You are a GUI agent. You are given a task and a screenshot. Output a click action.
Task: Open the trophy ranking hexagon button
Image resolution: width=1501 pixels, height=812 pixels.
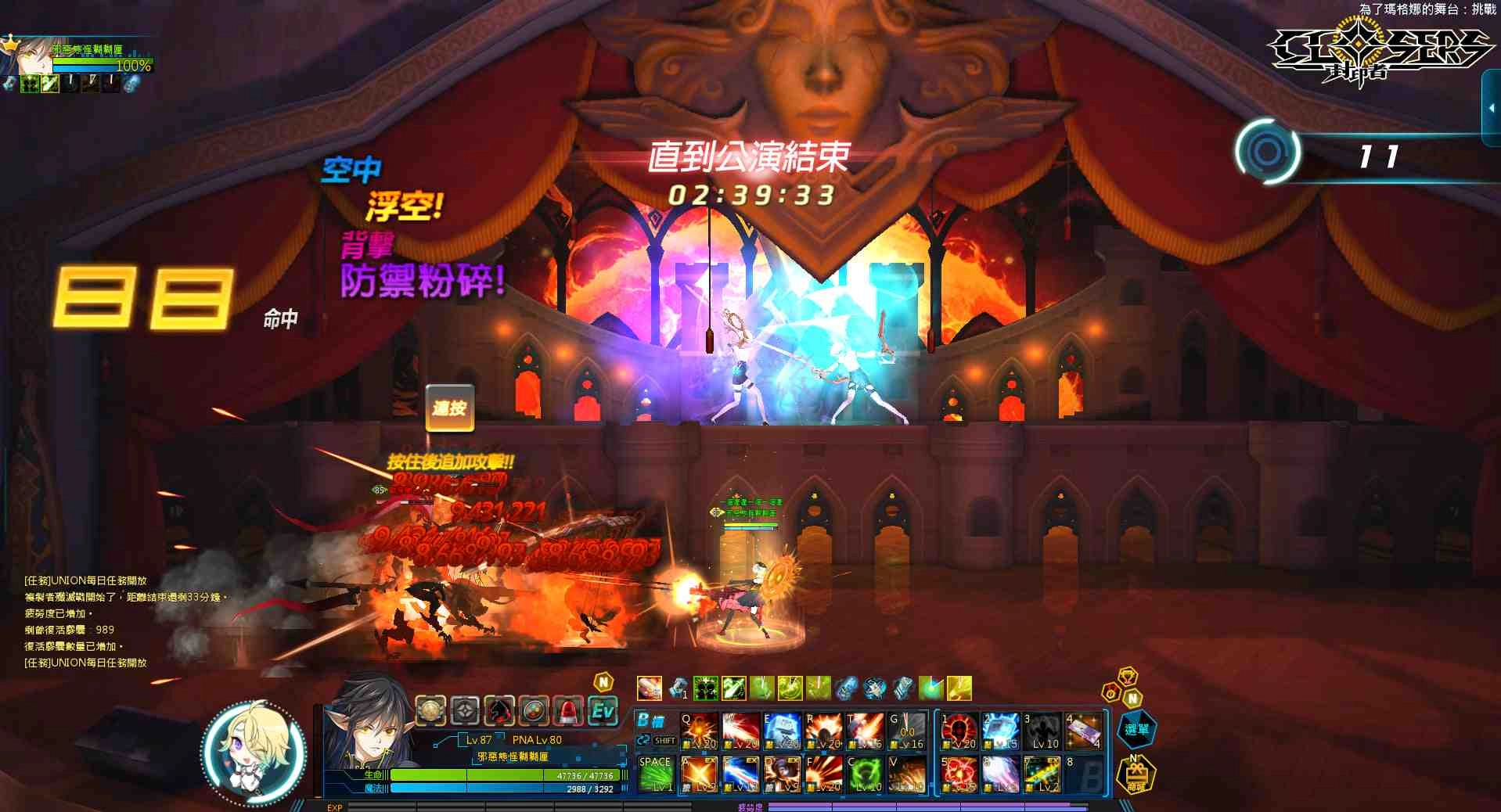point(1127,677)
